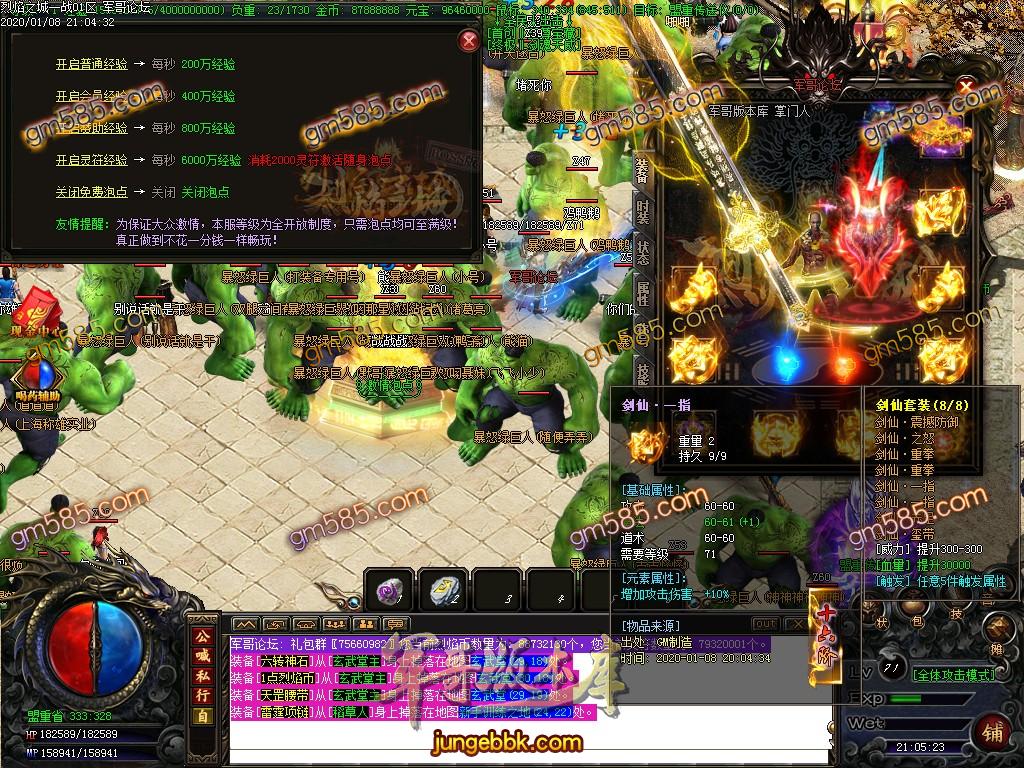Click the 十步一杀 red banner button

tap(825, 638)
